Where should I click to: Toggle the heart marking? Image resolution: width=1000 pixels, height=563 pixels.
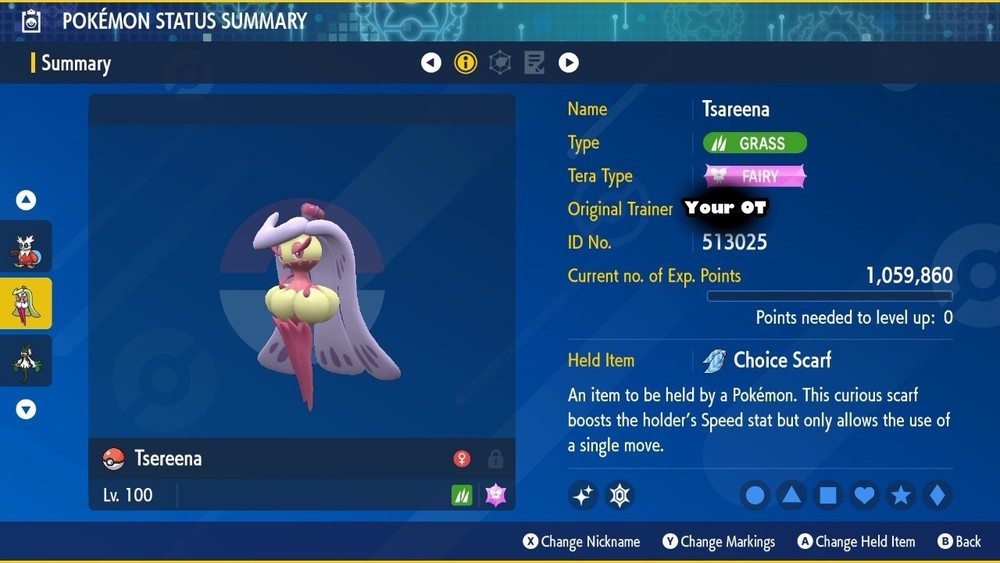(865, 495)
